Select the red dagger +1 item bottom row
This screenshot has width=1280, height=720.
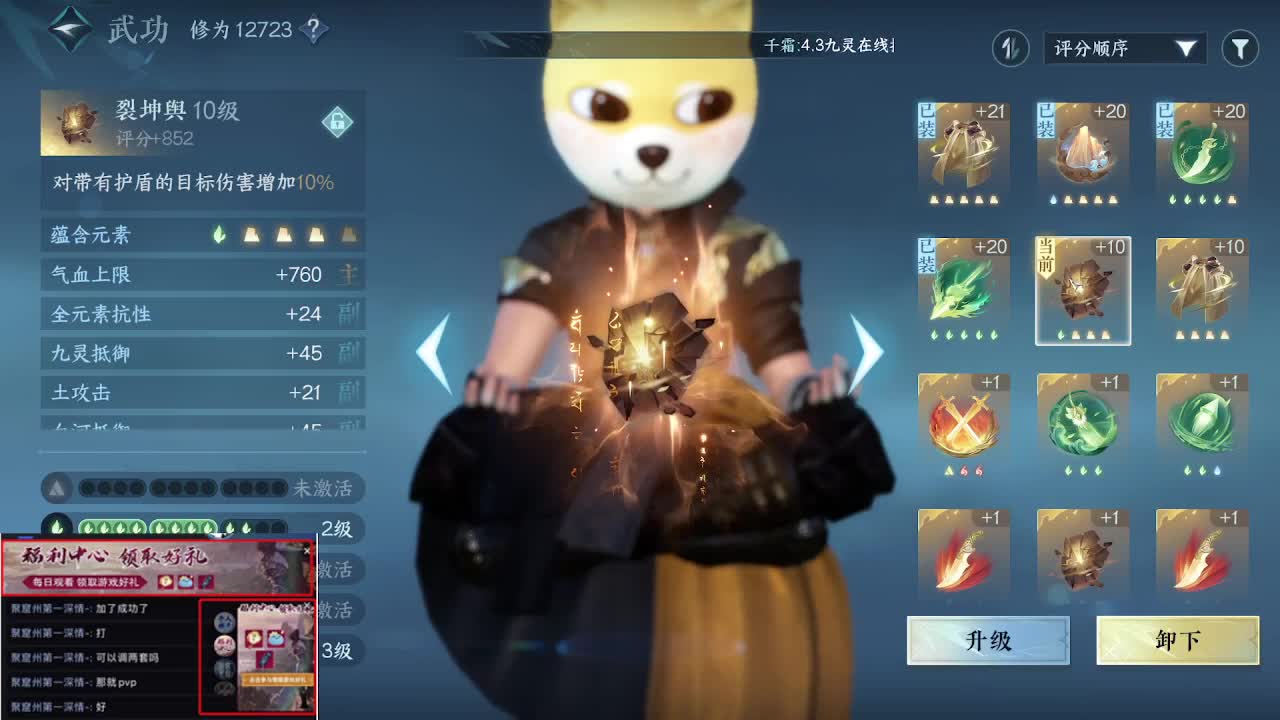pos(963,555)
